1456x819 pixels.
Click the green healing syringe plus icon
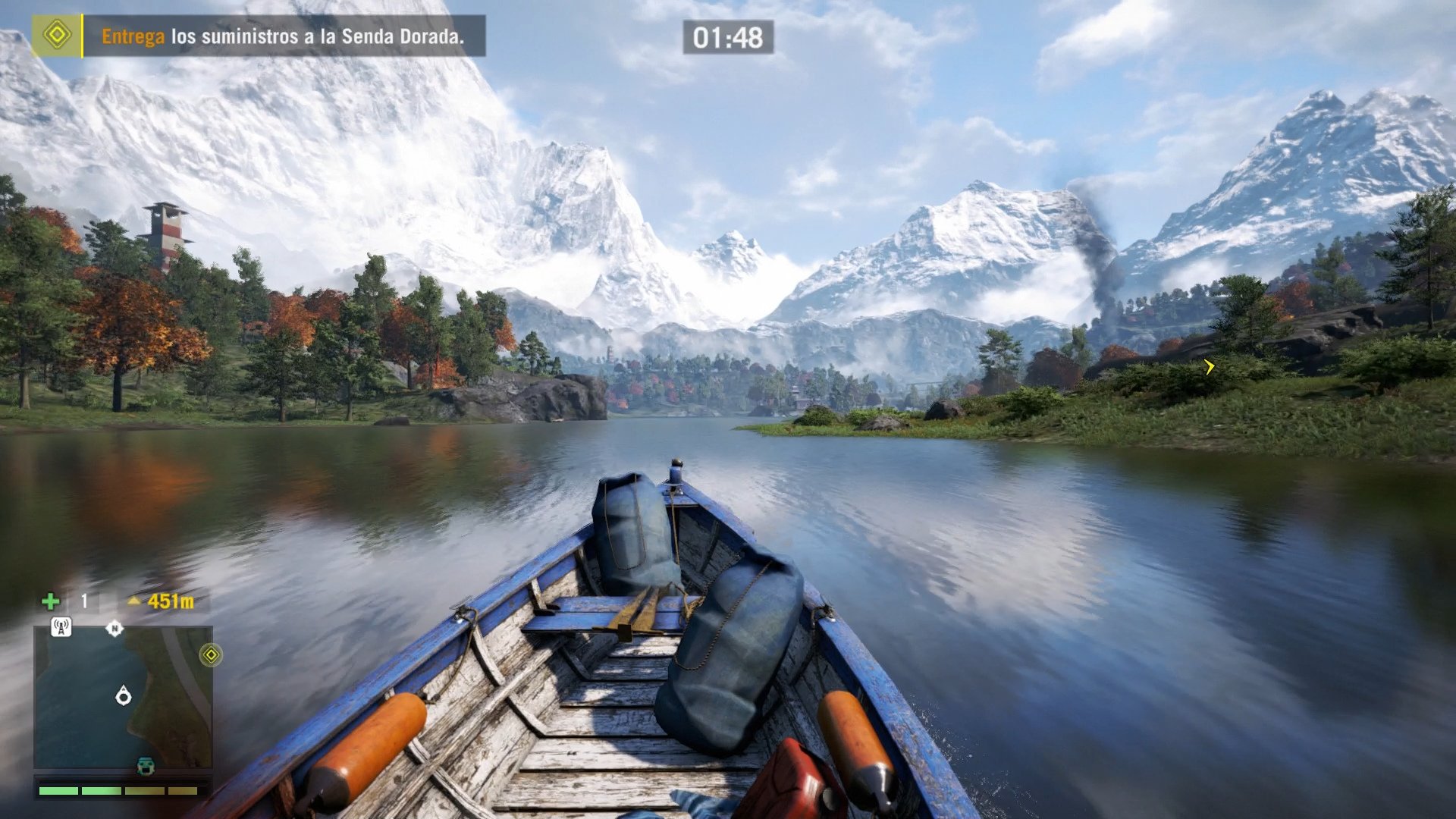click(51, 601)
